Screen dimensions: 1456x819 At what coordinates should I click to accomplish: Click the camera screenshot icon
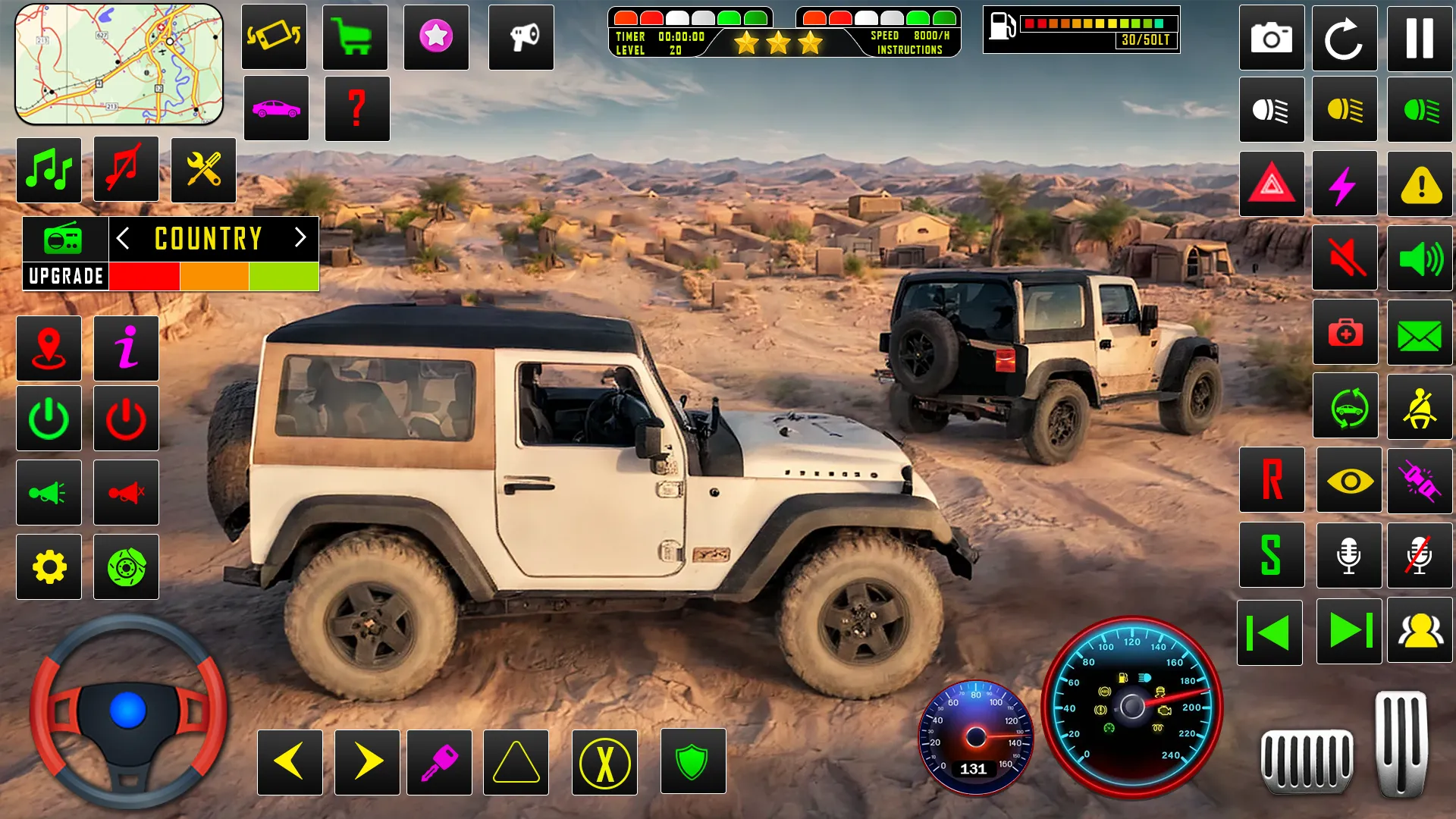click(x=1272, y=38)
